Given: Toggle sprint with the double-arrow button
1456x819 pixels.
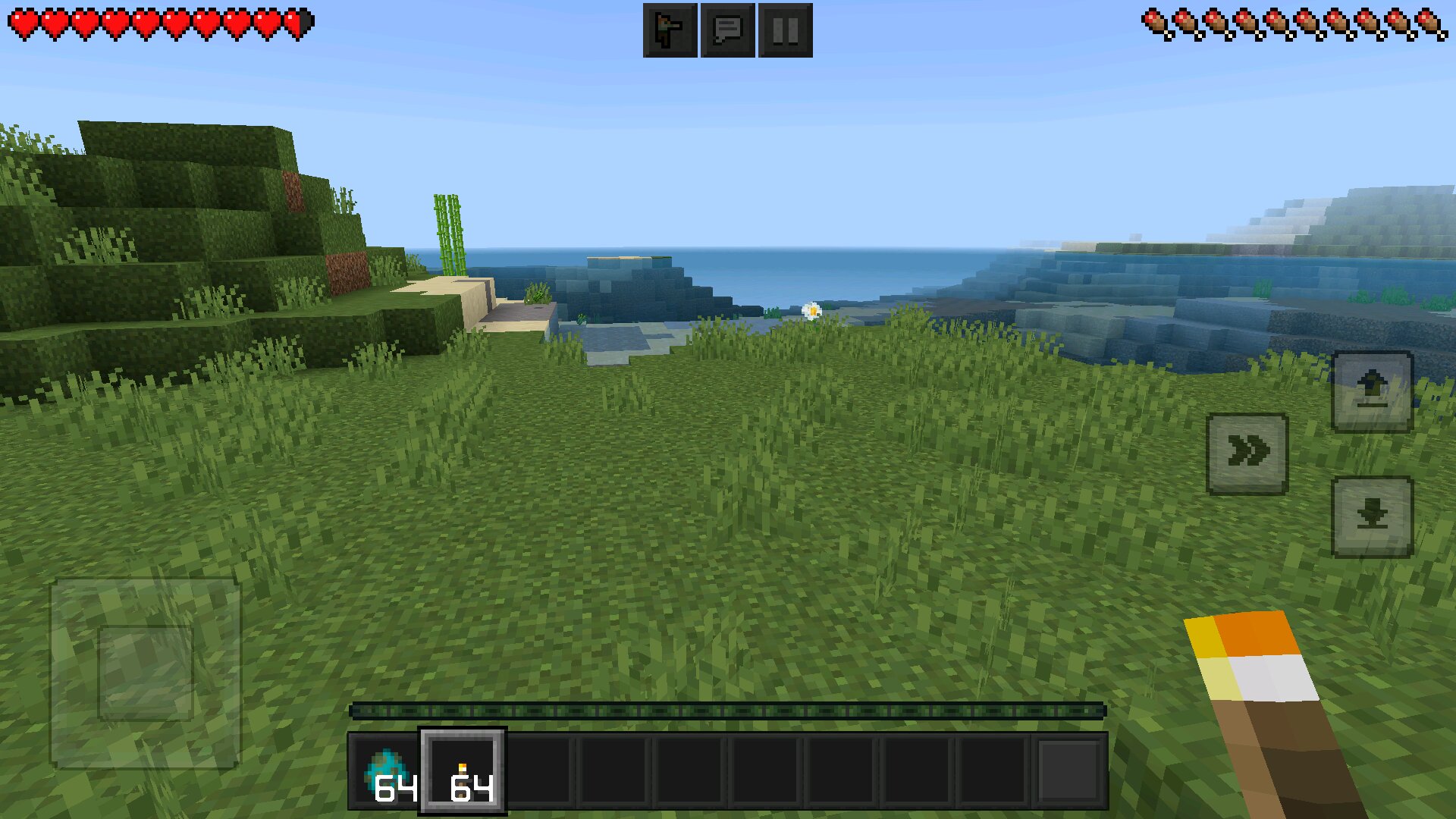Looking at the screenshot, I should point(1247,453).
